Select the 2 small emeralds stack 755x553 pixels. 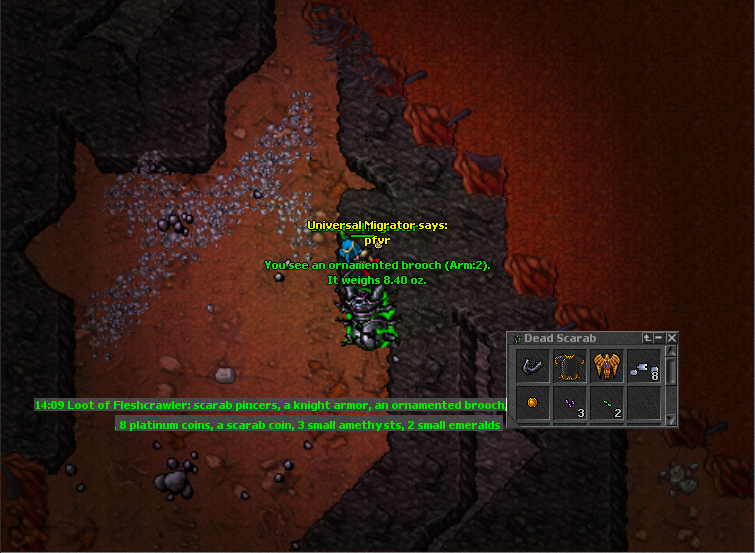[x=606, y=403]
